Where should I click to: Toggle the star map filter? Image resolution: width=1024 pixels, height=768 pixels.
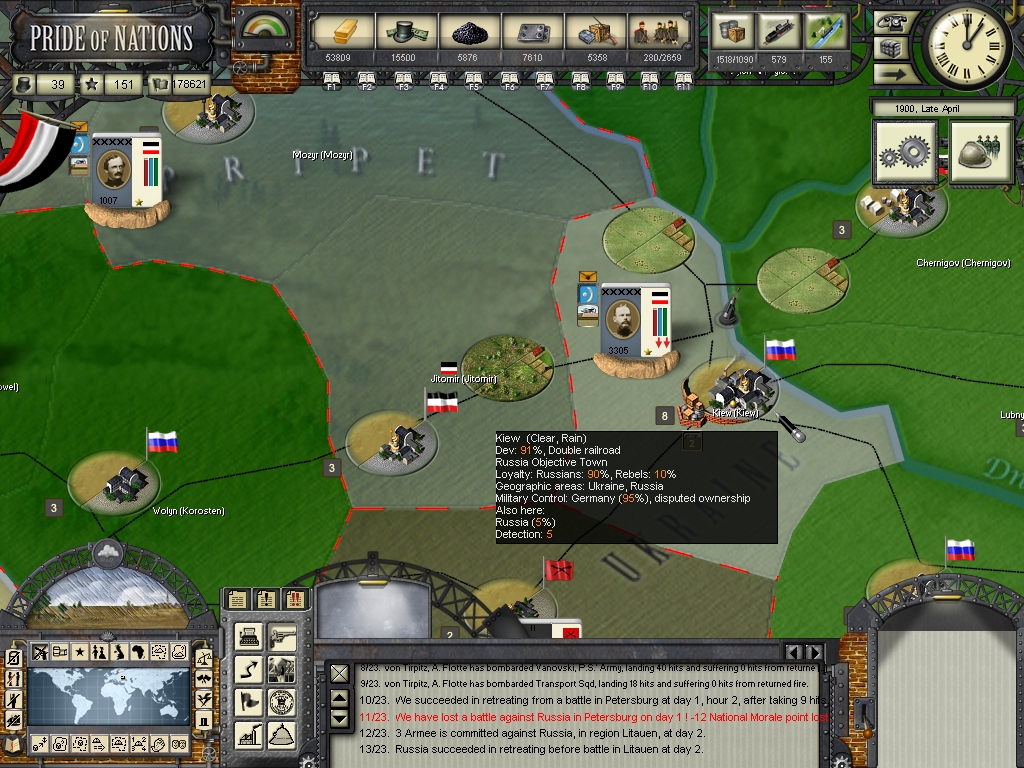click(79, 652)
